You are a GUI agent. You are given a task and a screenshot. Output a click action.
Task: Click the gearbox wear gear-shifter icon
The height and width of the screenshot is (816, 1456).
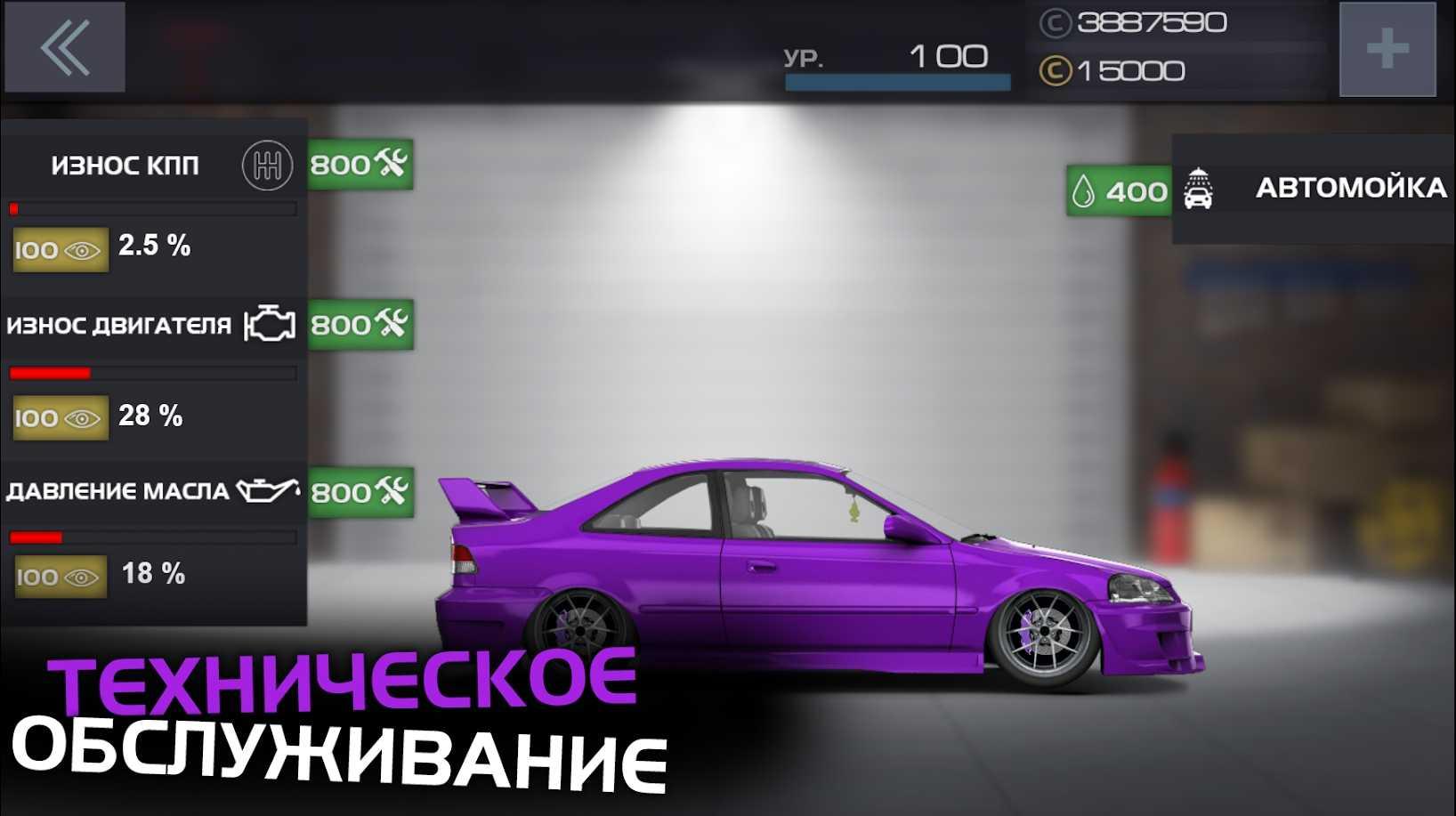tap(265, 166)
